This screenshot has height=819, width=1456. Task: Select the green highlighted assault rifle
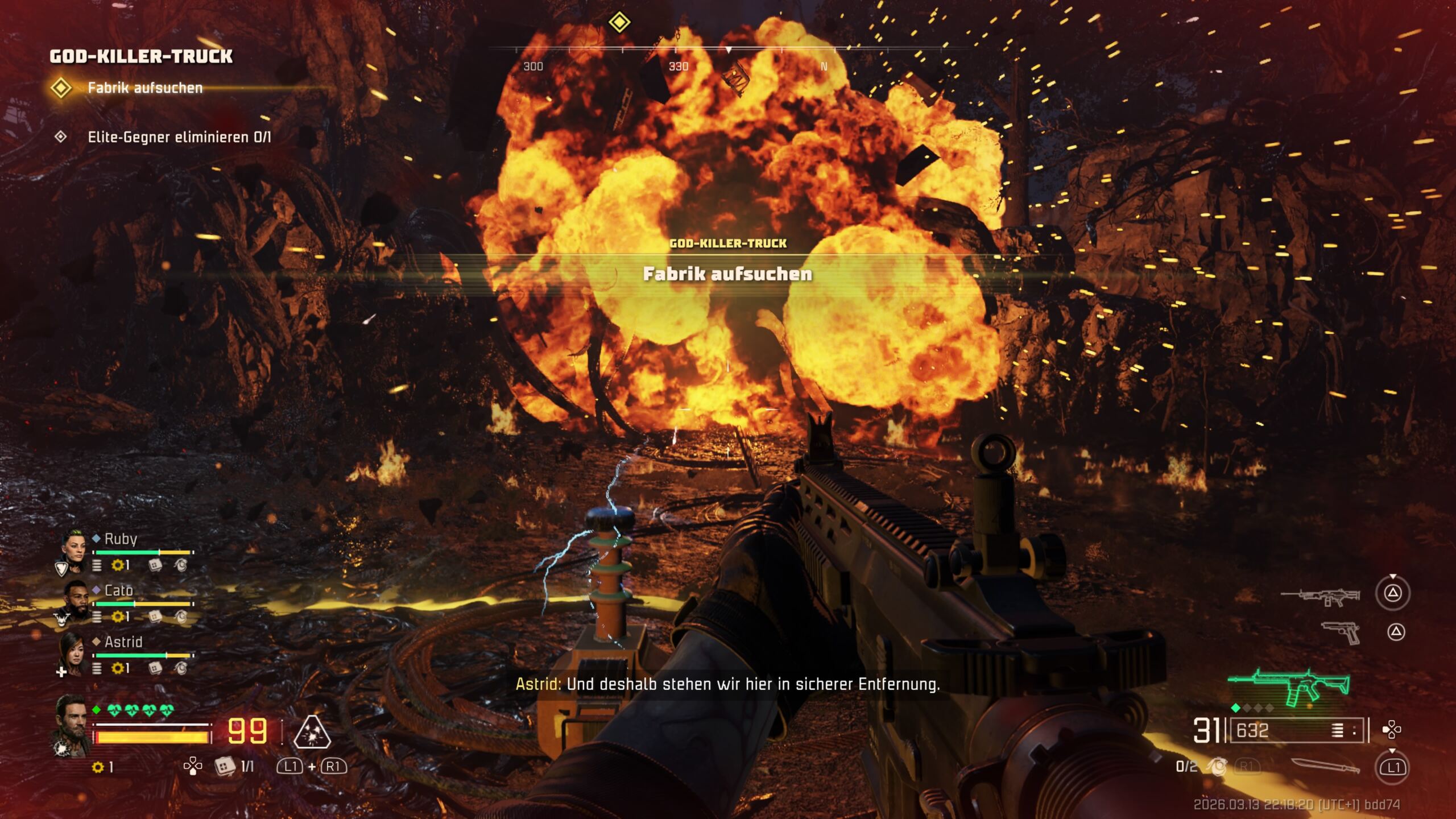coord(1289,687)
